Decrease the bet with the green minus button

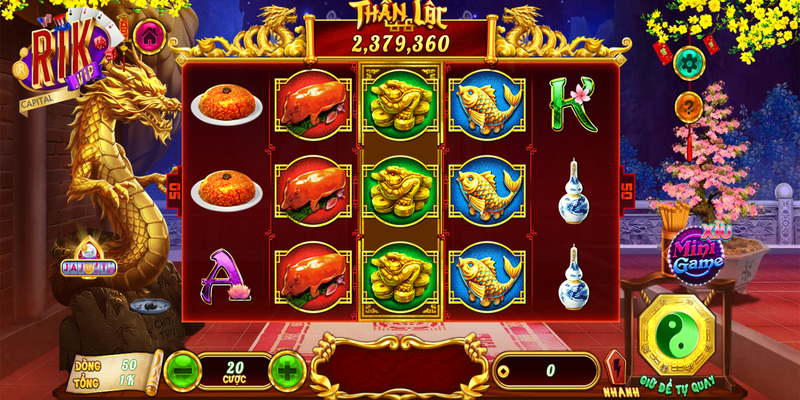(x=180, y=370)
